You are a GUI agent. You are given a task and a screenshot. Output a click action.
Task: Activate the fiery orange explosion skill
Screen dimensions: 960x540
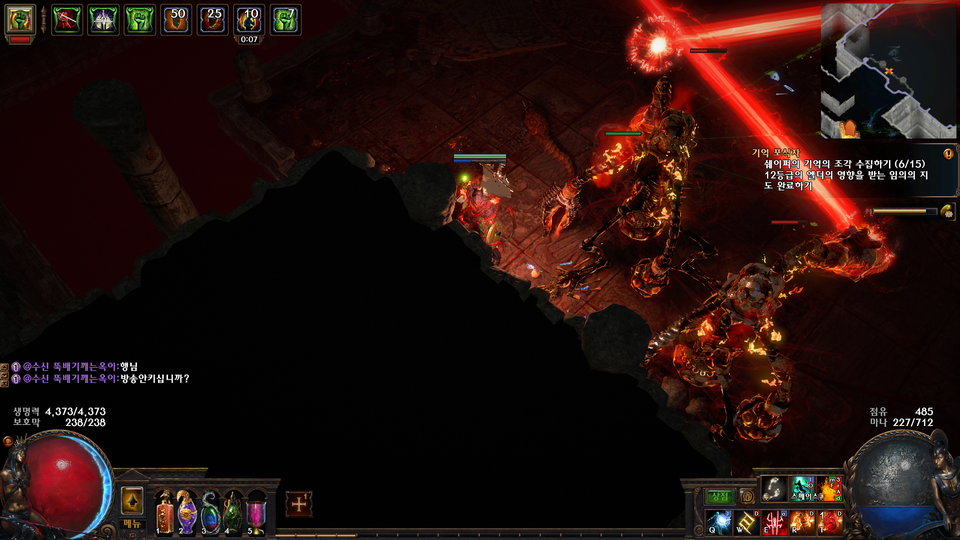coord(830,489)
